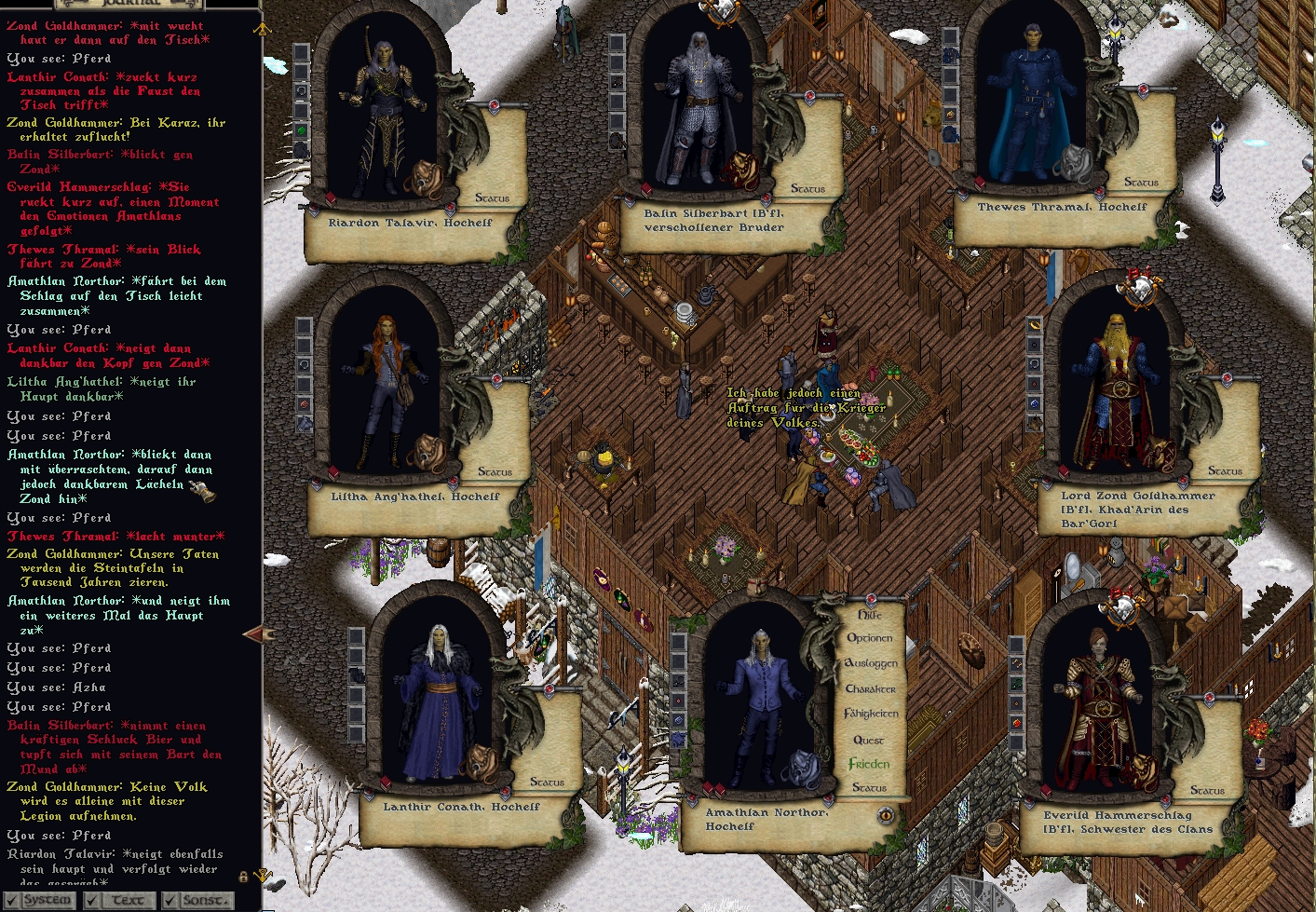Open the Quest log
1316x912 pixels.
(x=869, y=740)
